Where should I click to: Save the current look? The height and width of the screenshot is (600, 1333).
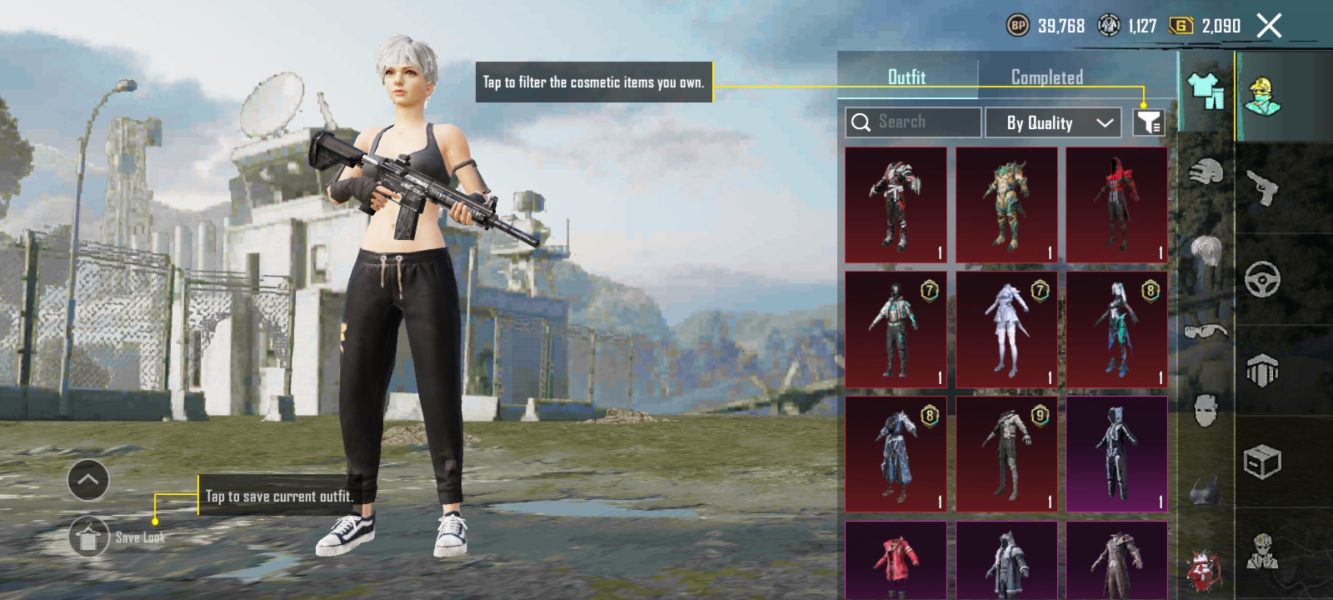pyautogui.click(x=89, y=537)
